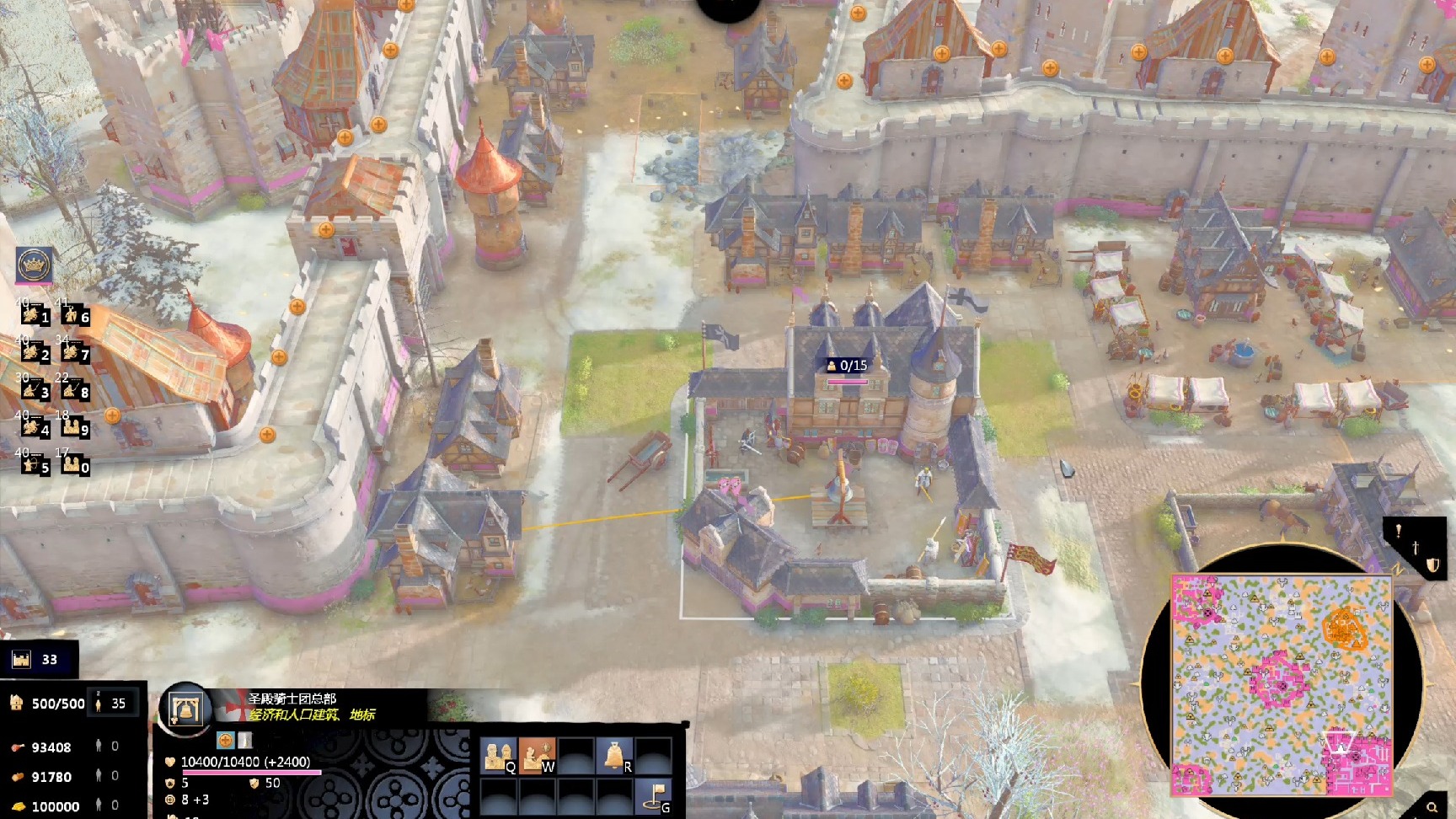Screen dimensions: 1456x819
Task: Select control group 9 villagers icon
Action: pos(74,428)
